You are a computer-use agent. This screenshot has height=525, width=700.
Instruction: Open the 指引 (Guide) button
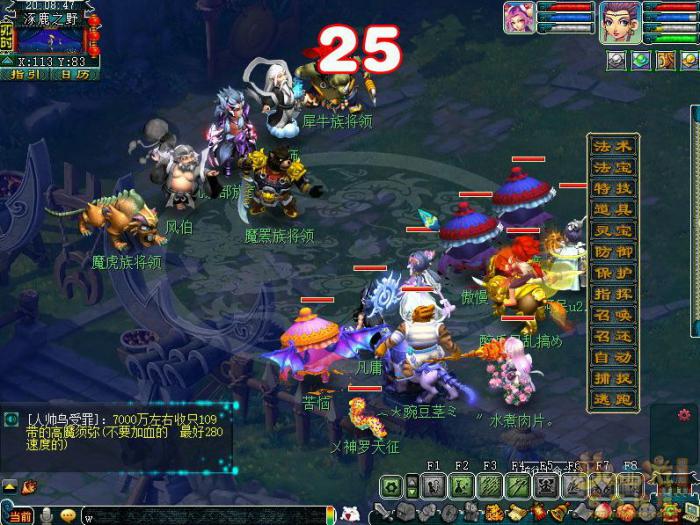[24, 73]
